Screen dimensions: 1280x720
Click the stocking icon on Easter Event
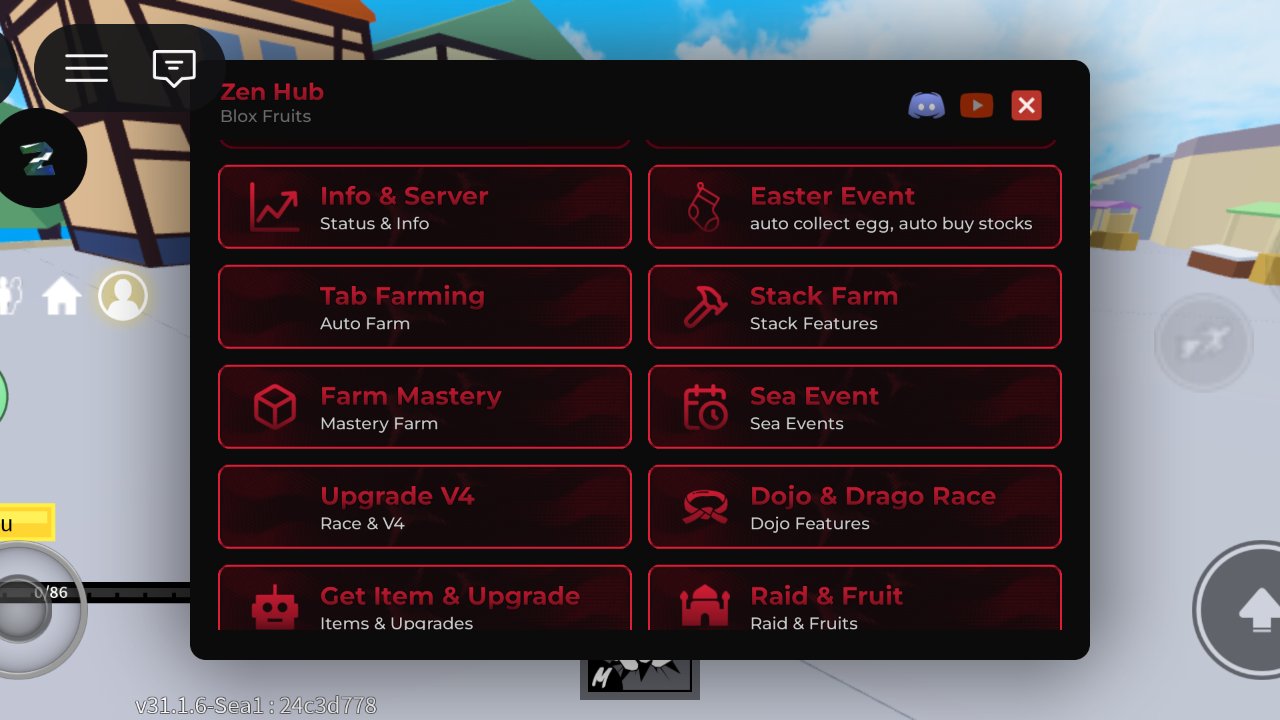(706, 207)
